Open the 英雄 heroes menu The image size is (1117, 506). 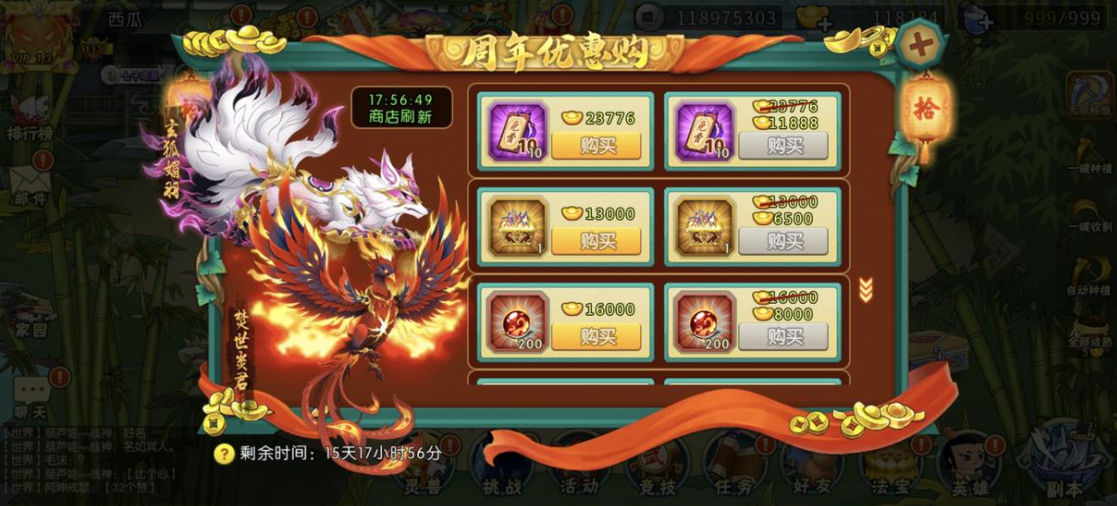coord(969,470)
